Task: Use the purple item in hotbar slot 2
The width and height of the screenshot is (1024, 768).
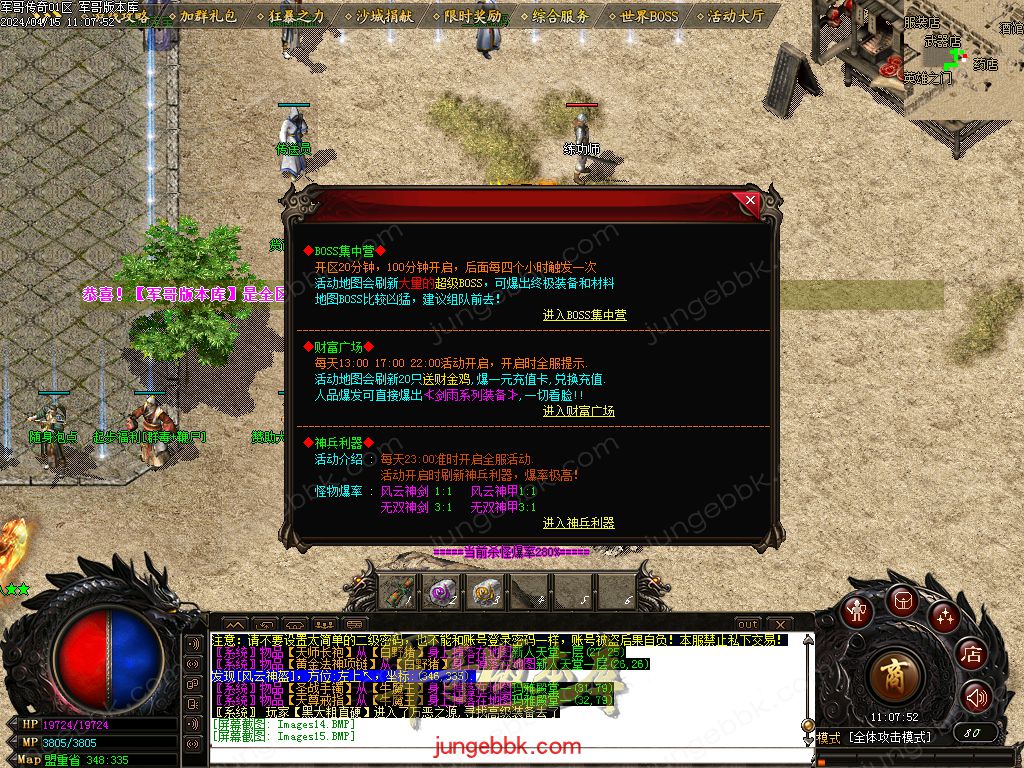Action: 441,593
